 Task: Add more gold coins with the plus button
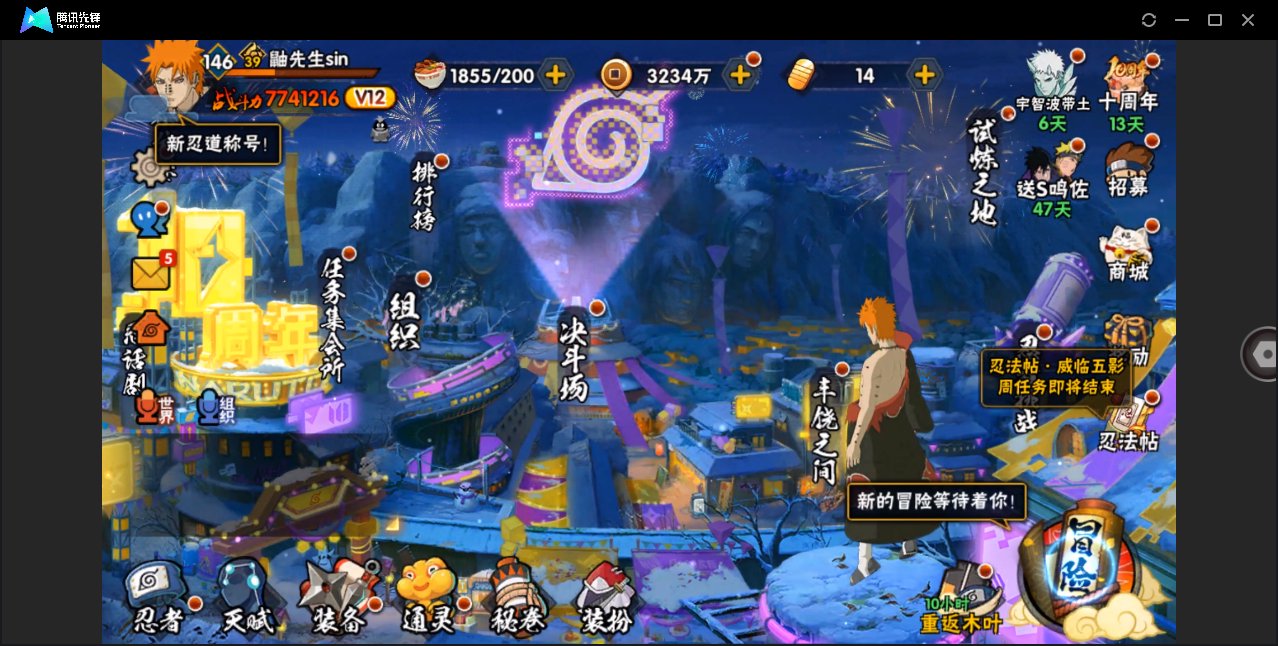pos(740,75)
